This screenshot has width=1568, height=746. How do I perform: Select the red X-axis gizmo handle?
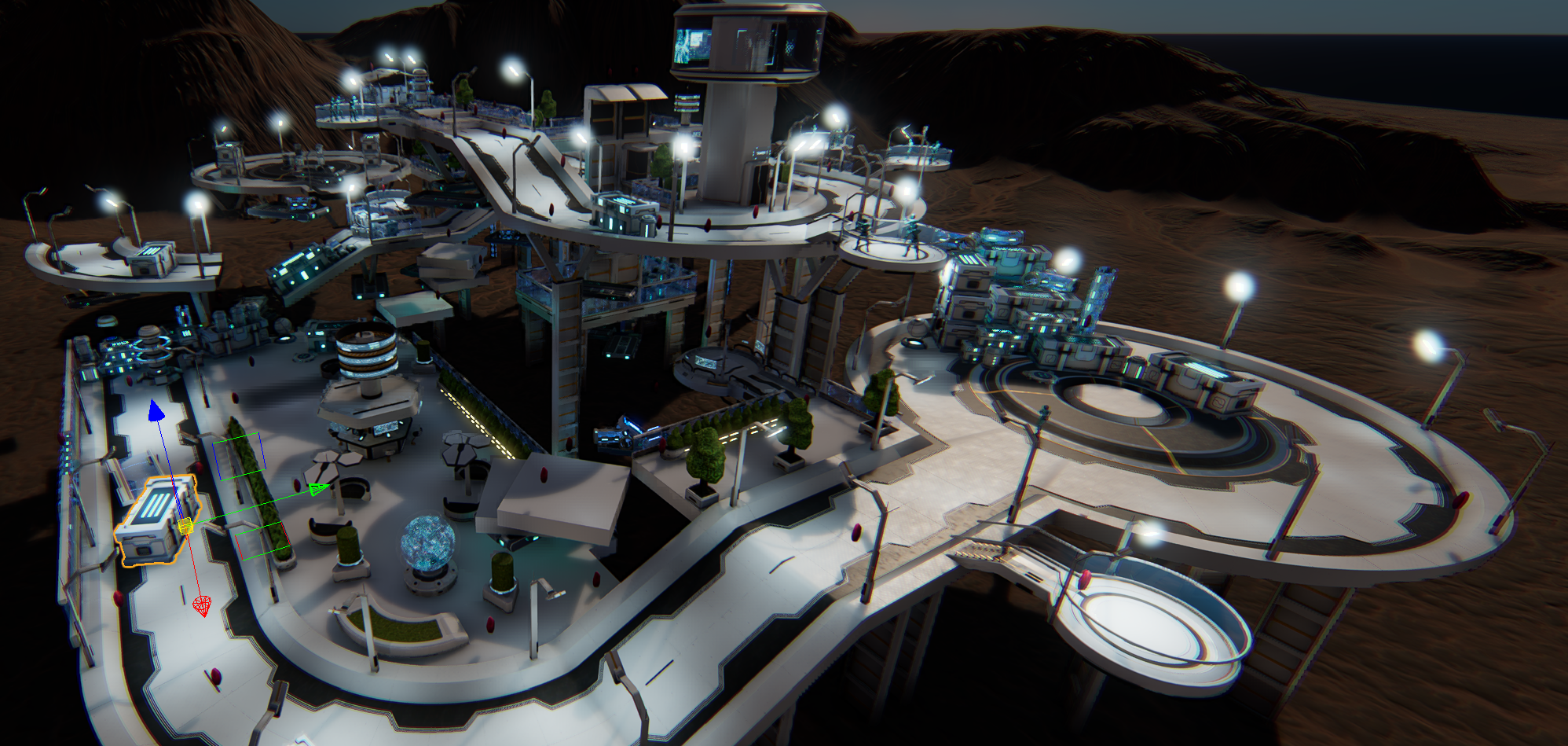[x=202, y=605]
